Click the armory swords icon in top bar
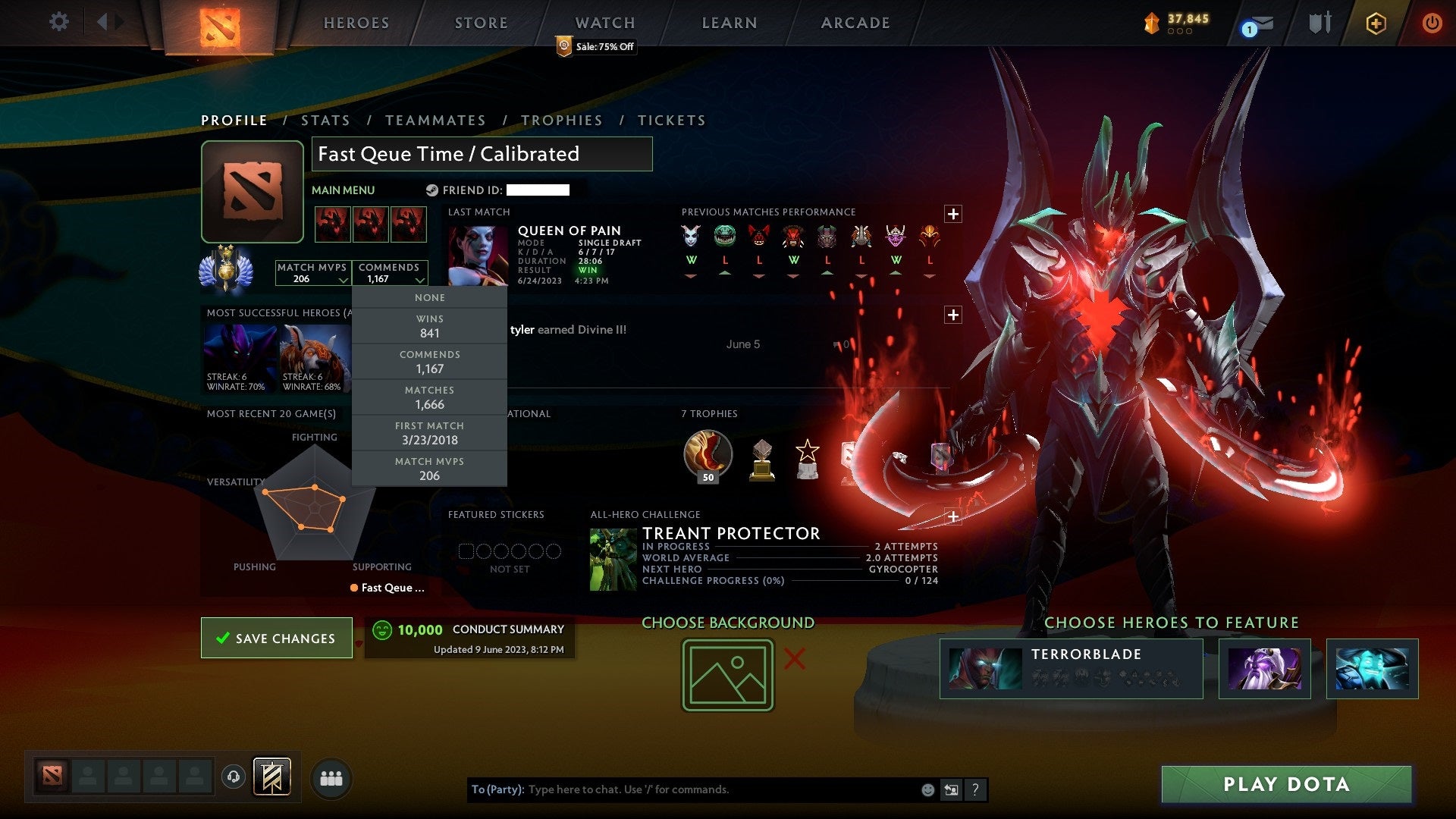This screenshot has height=819, width=1456. pyautogui.click(x=1319, y=23)
